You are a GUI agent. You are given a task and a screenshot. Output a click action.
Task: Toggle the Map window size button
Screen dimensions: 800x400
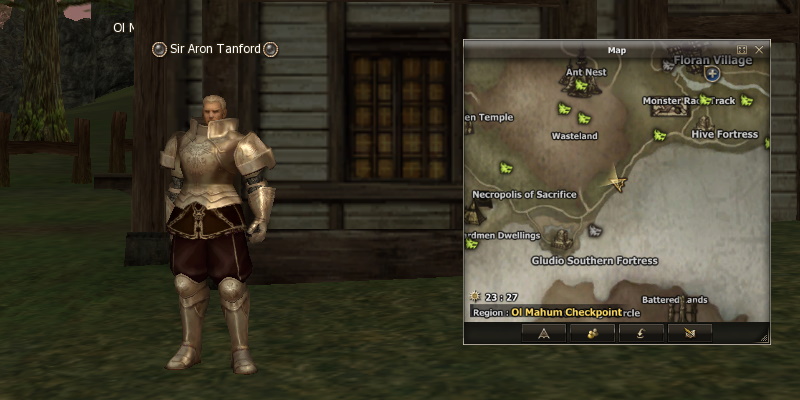(742, 49)
